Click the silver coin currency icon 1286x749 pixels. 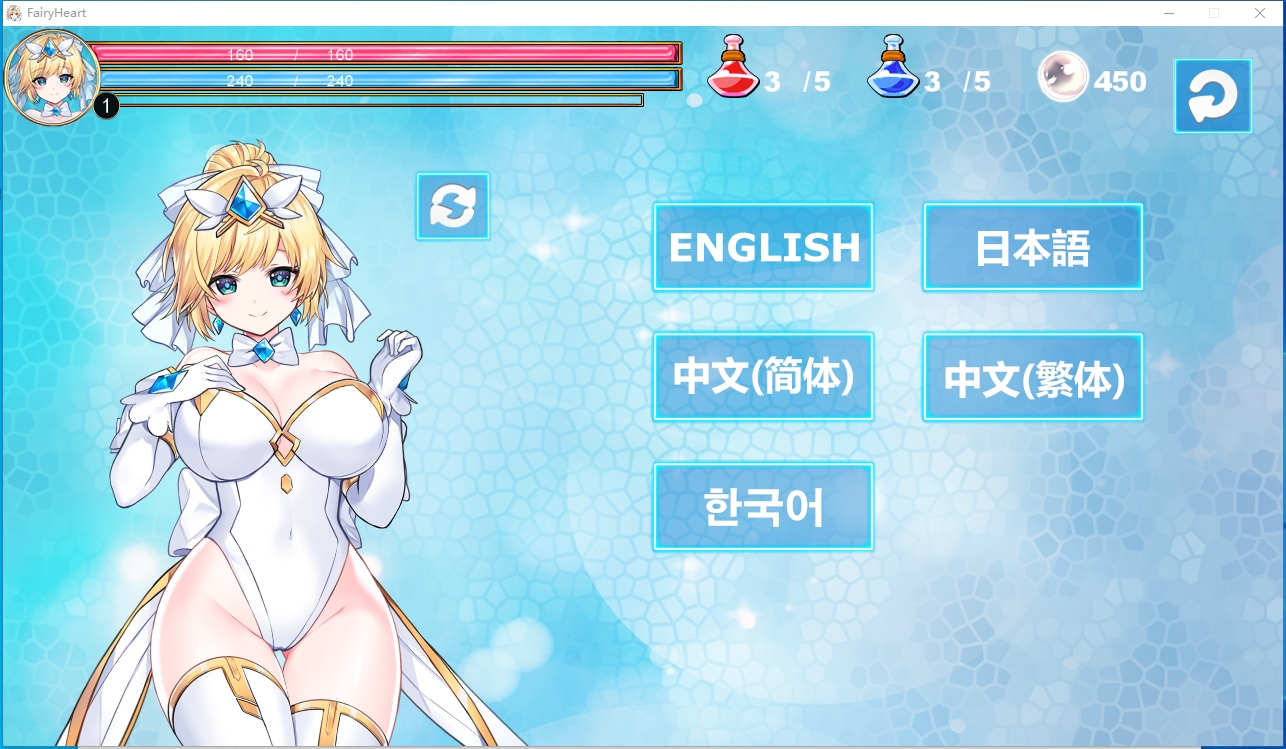click(x=1063, y=76)
